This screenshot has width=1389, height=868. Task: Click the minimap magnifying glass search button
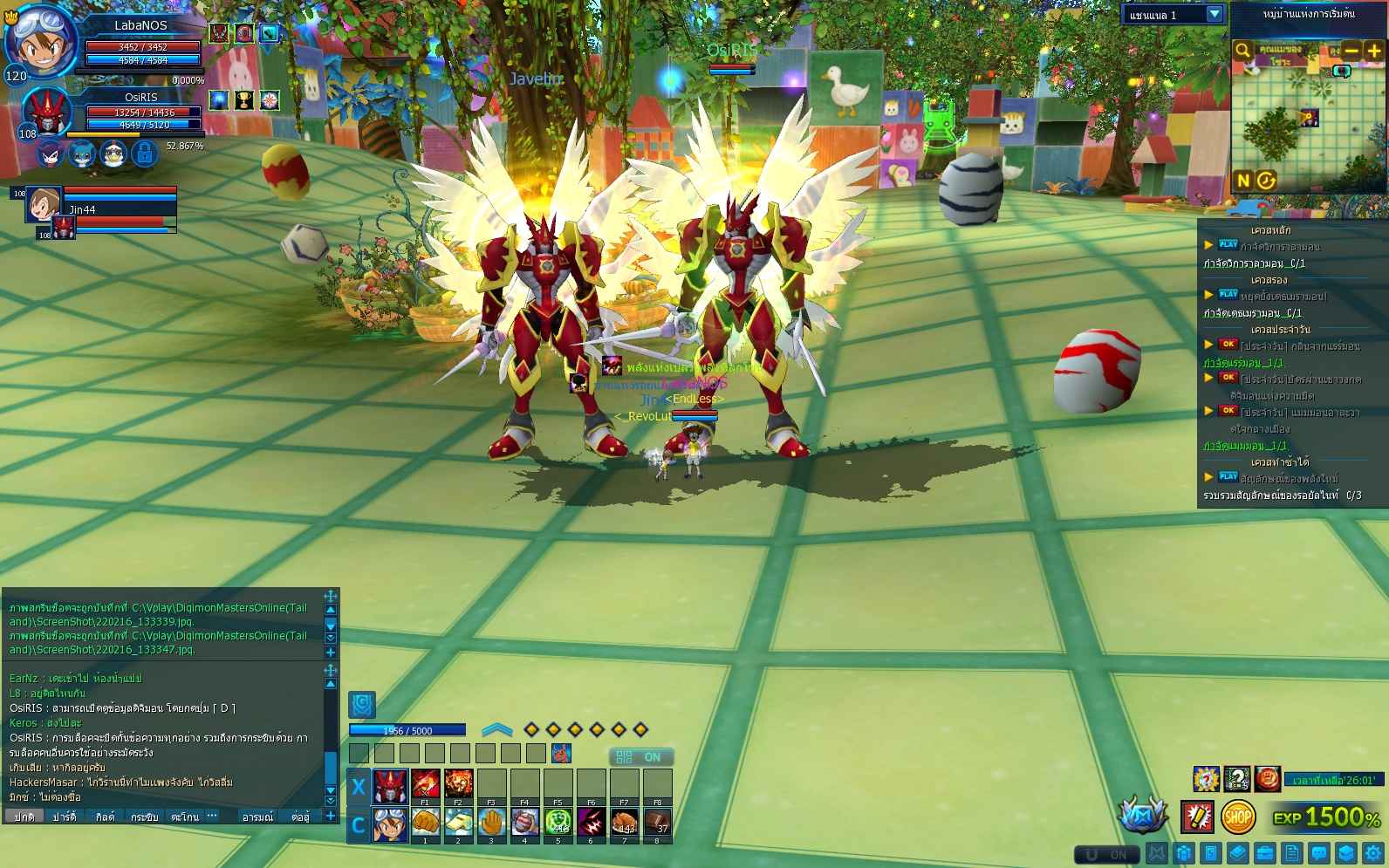click(1243, 51)
